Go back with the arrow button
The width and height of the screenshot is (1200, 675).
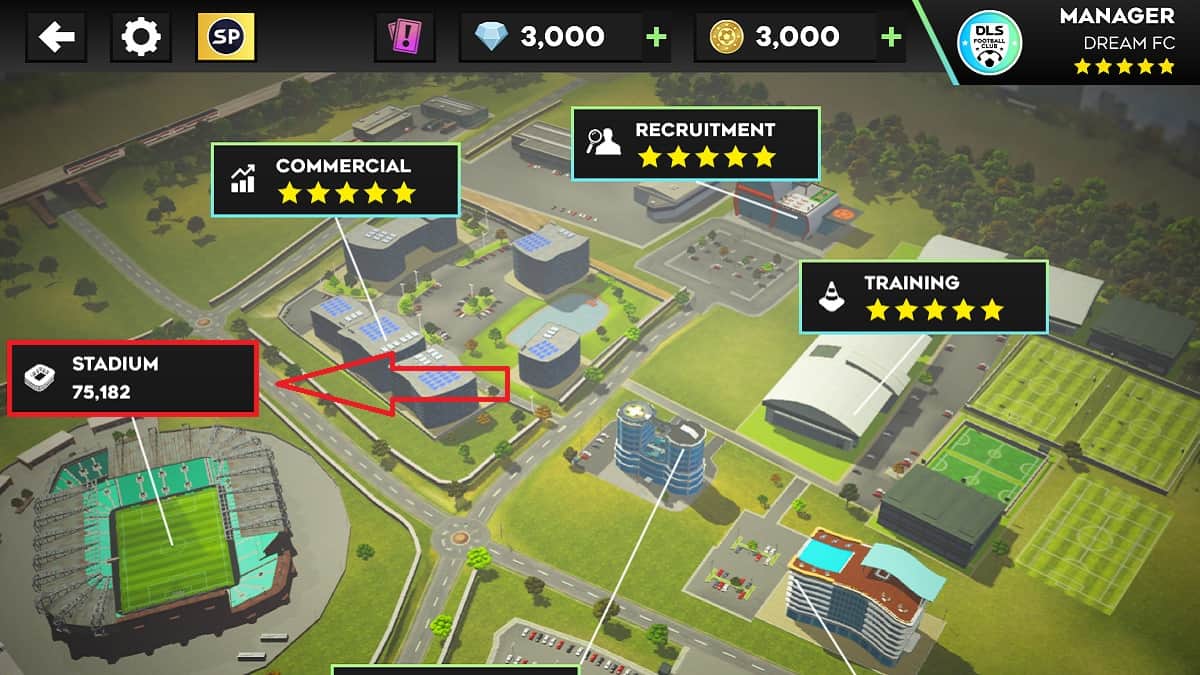click(x=57, y=38)
